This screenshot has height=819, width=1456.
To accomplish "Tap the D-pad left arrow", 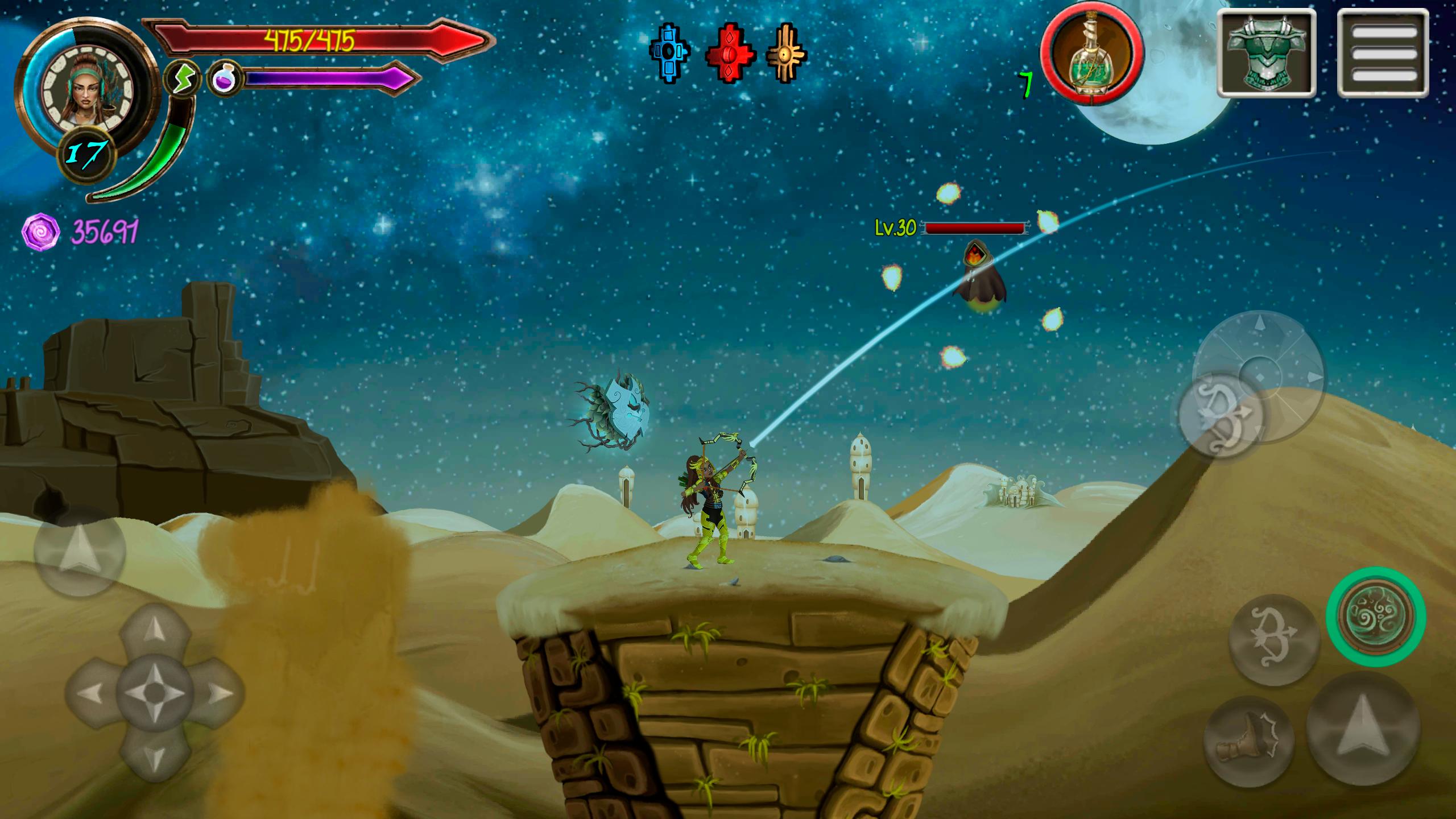I will tap(92, 693).
